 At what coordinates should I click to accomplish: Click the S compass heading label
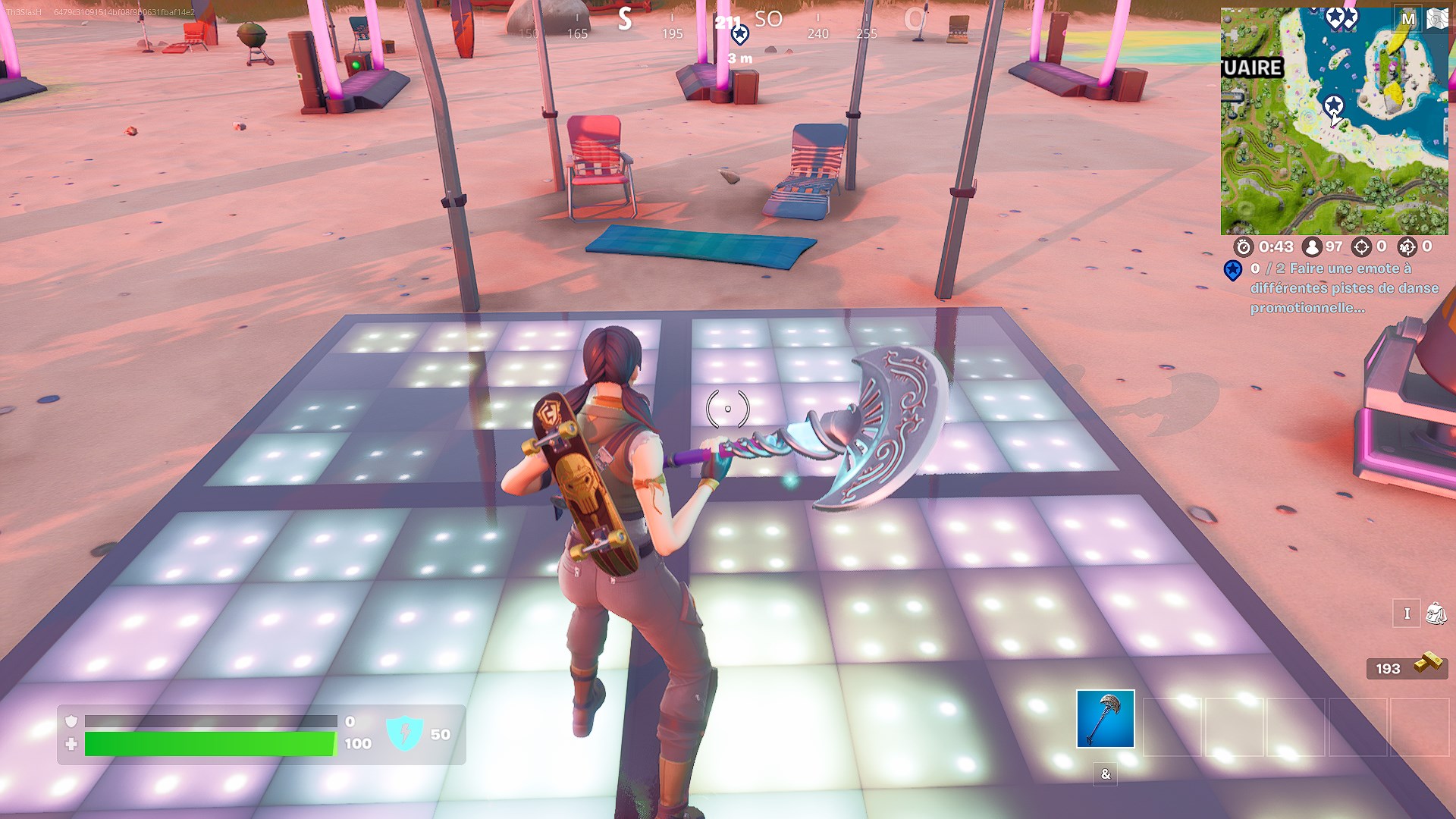click(x=623, y=20)
